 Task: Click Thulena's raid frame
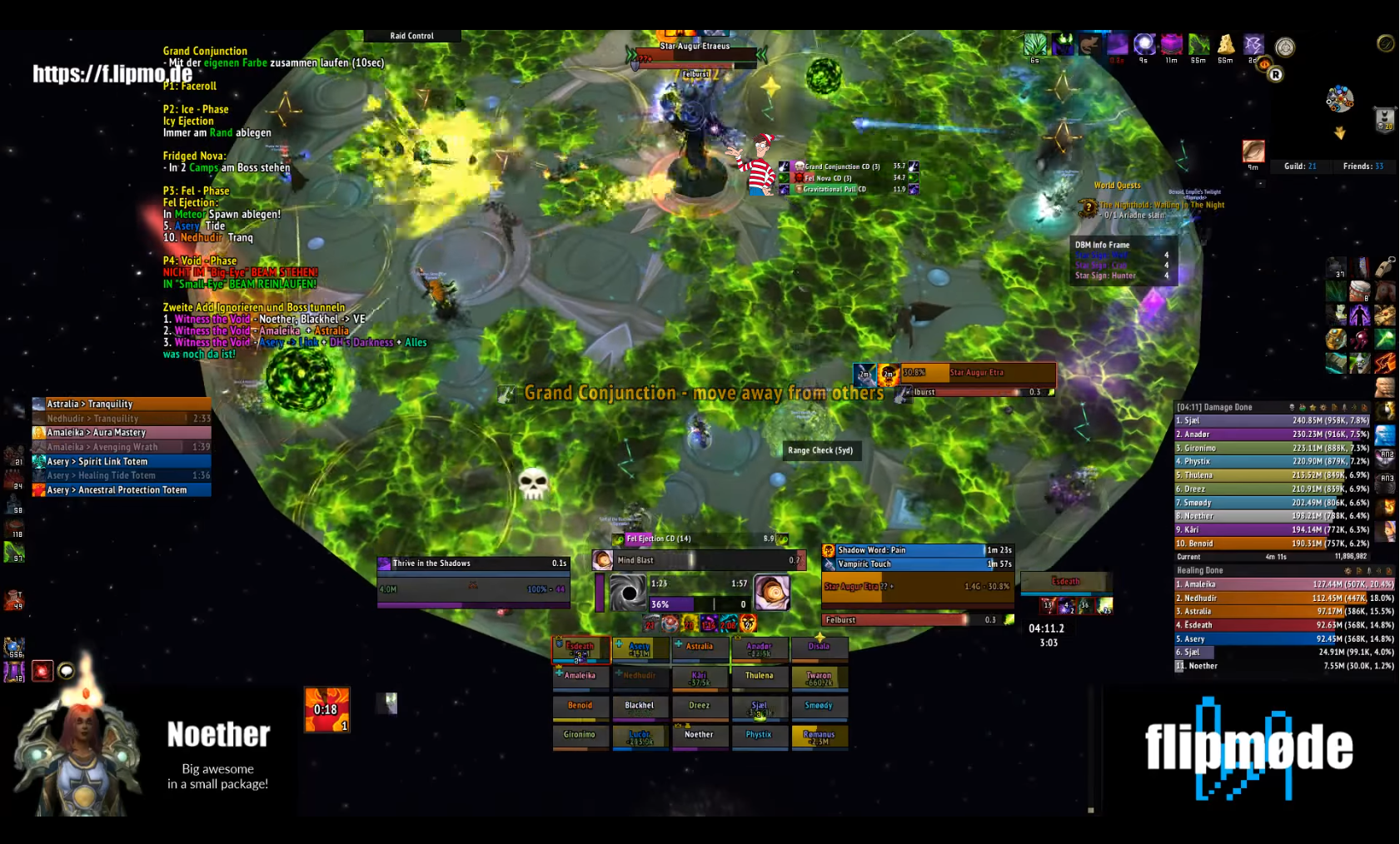(x=759, y=678)
